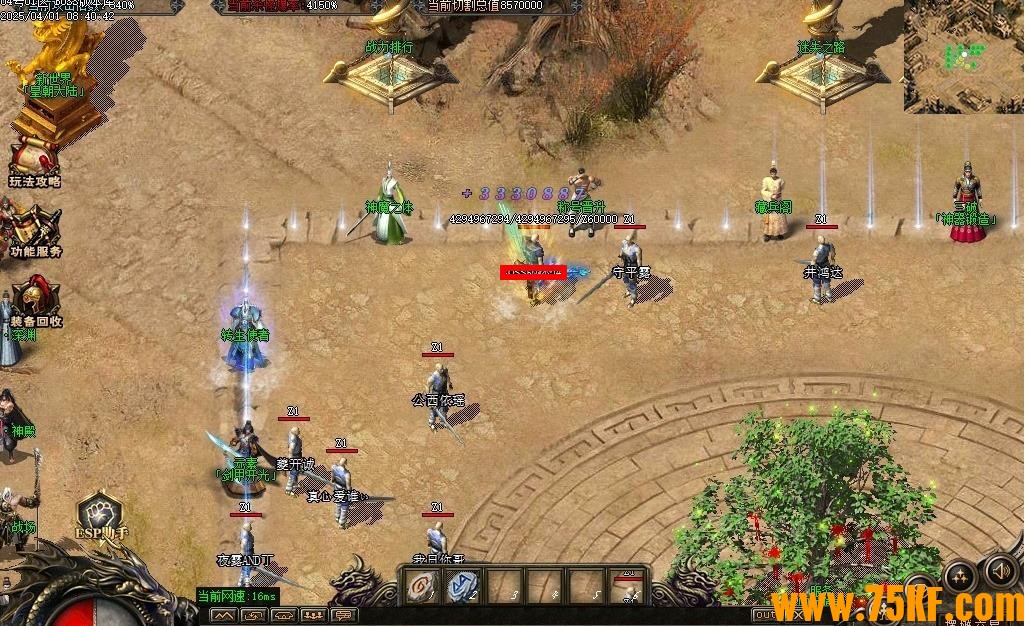Use the red rune scroll in hotbar slot 1
Viewport: 1029px width, 626px height.
point(420,587)
